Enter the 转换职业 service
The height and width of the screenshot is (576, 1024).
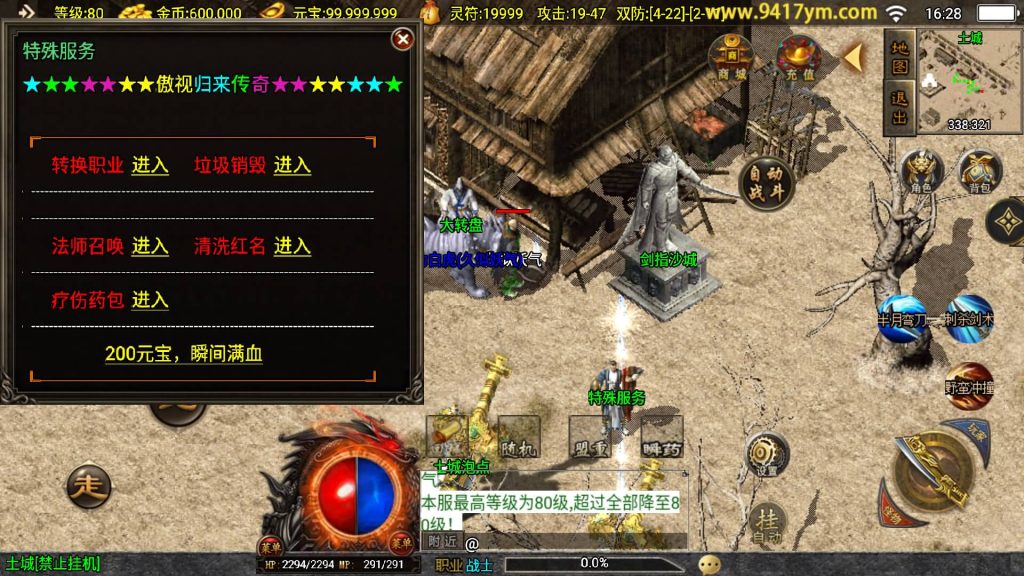pos(150,166)
